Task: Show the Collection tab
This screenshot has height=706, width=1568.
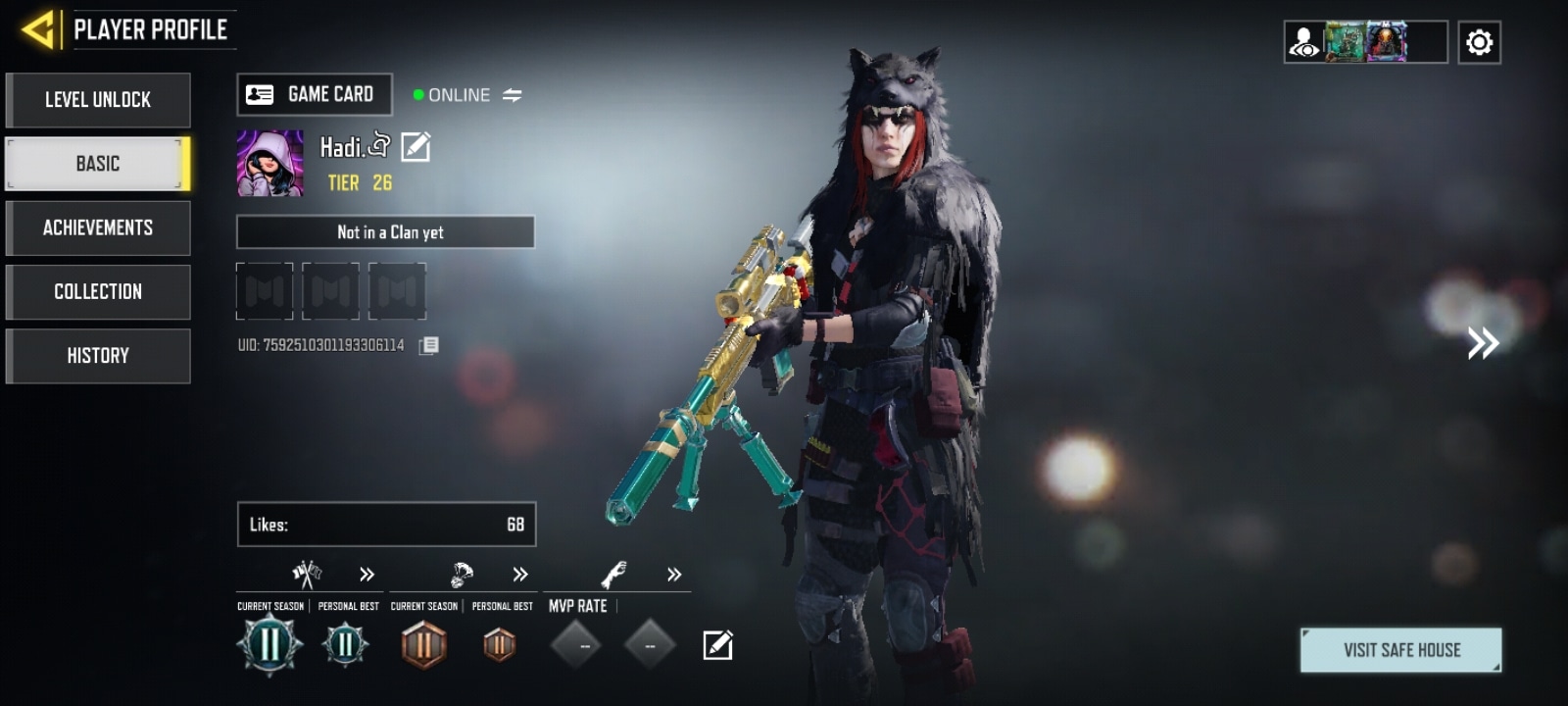Action: pos(98,291)
